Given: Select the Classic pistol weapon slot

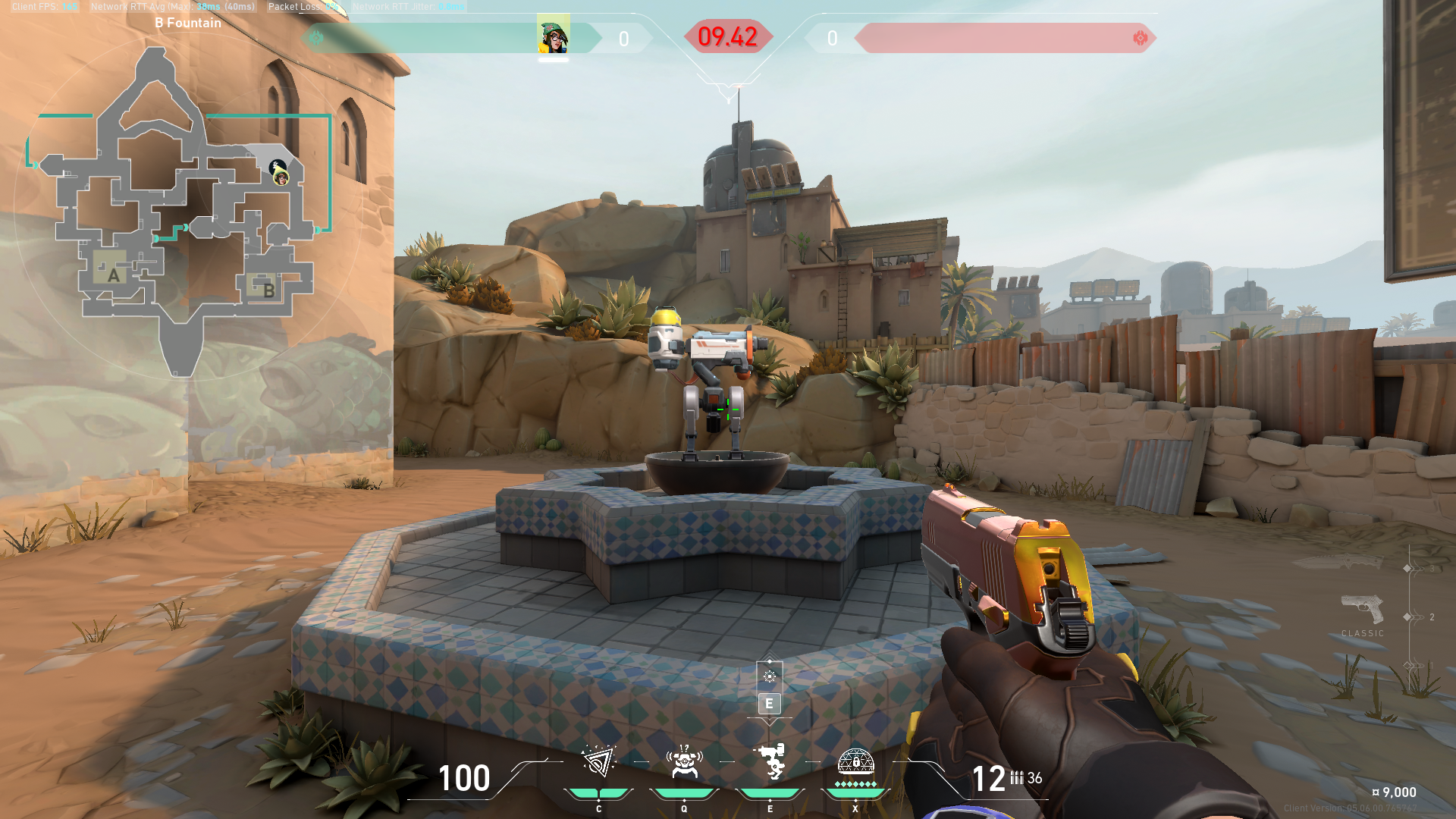Looking at the screenshot, I should click(1362, 610).
